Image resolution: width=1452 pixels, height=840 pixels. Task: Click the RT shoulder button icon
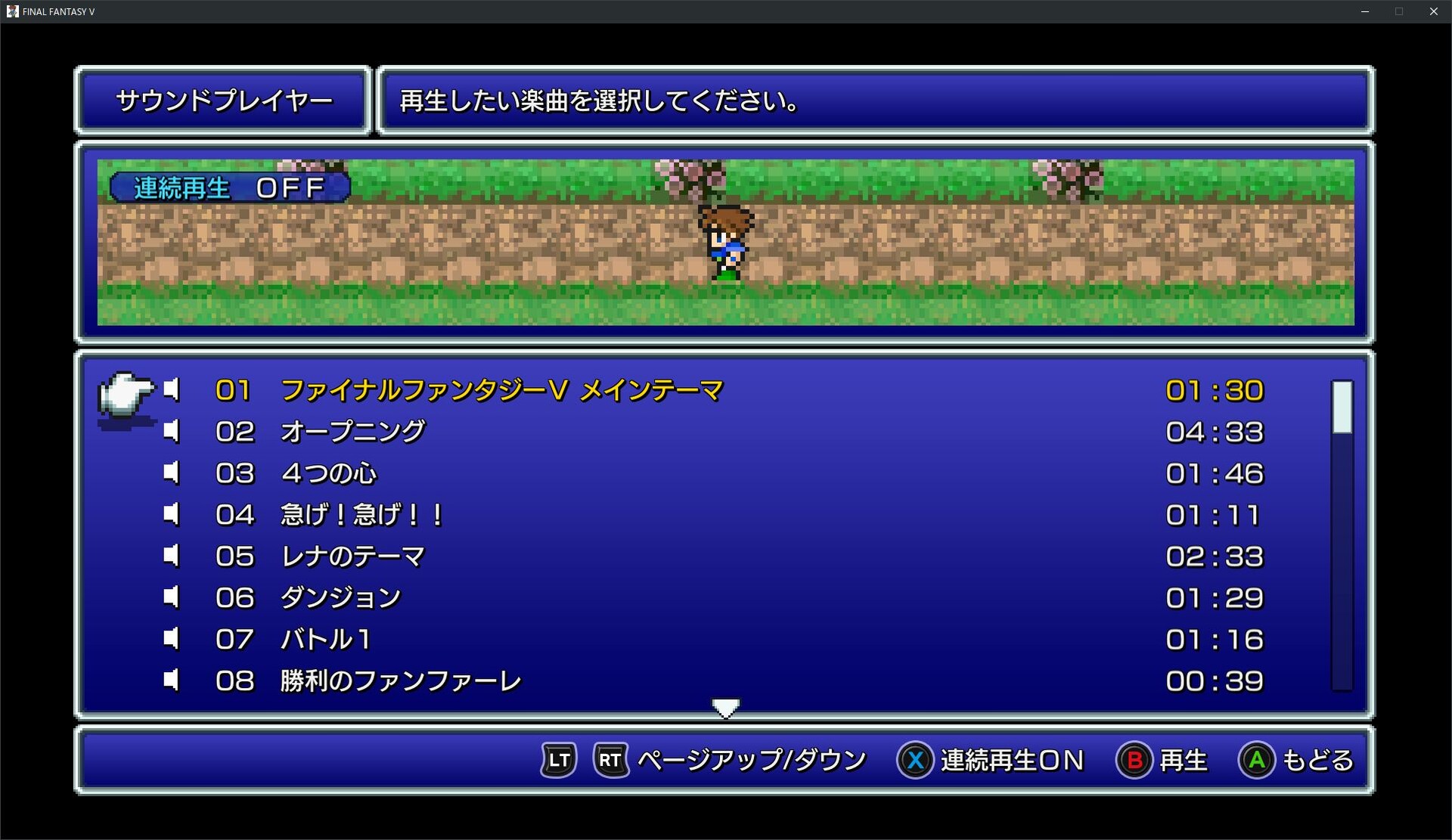(610, 761)
